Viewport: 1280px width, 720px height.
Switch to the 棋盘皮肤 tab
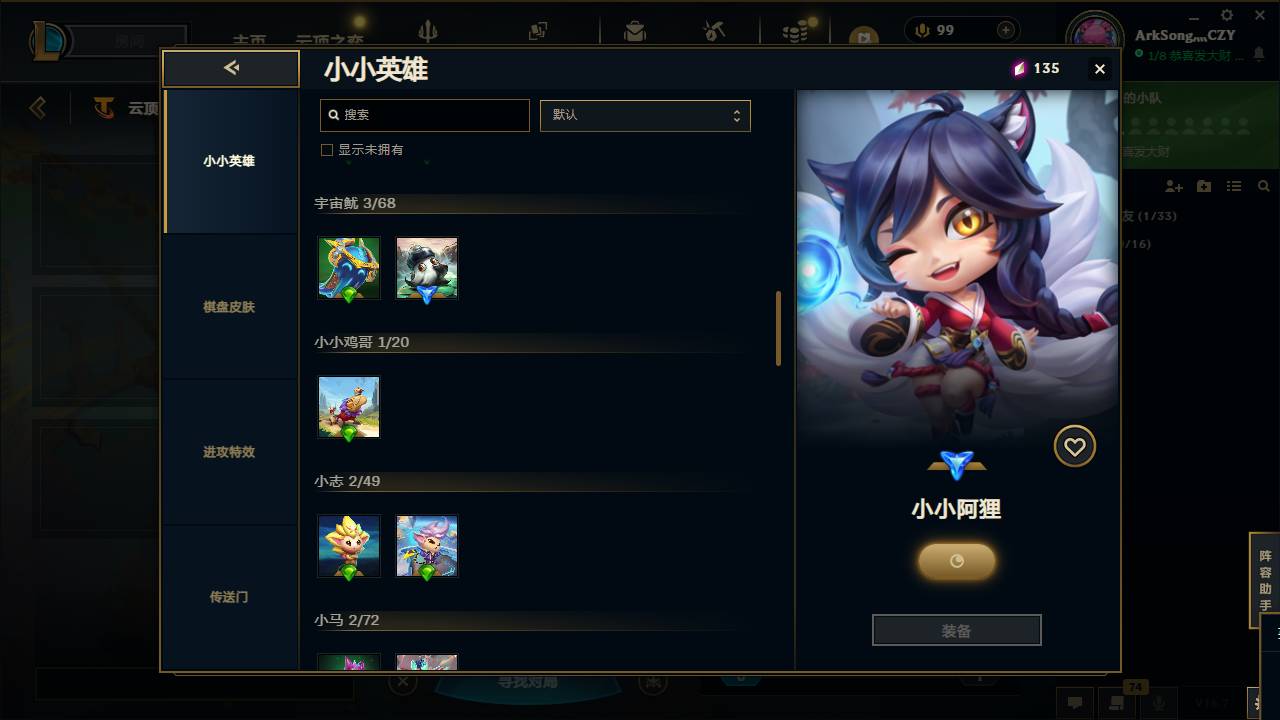click(x=230, y=307)
